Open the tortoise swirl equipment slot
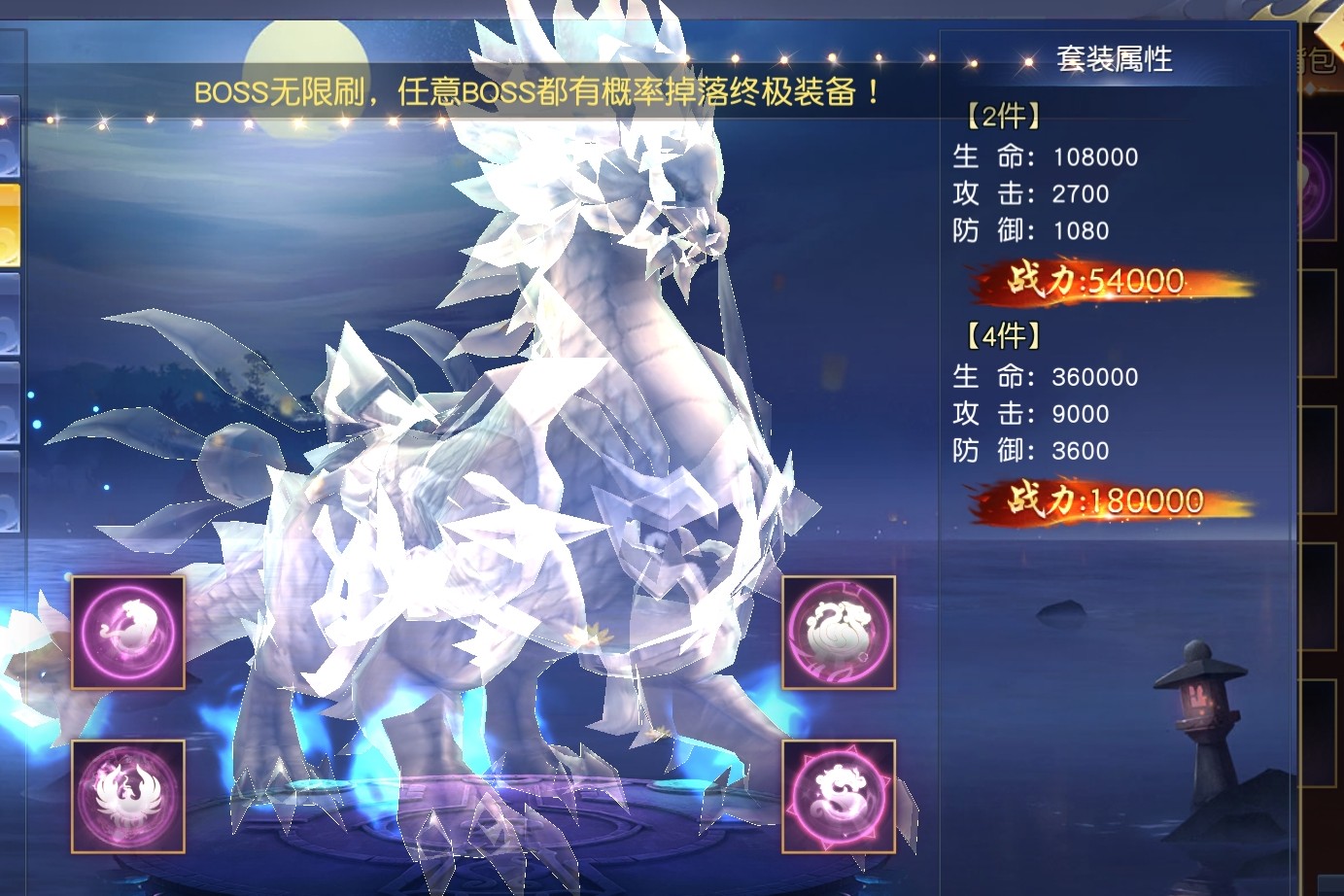Screen dimensions: 1344x896 click(x=839, y=633)
